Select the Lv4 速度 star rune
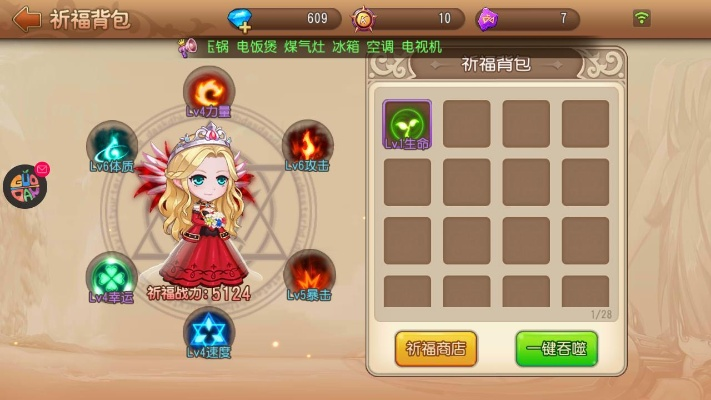Screen dimensions: 711x400 (x=208, y=330)
